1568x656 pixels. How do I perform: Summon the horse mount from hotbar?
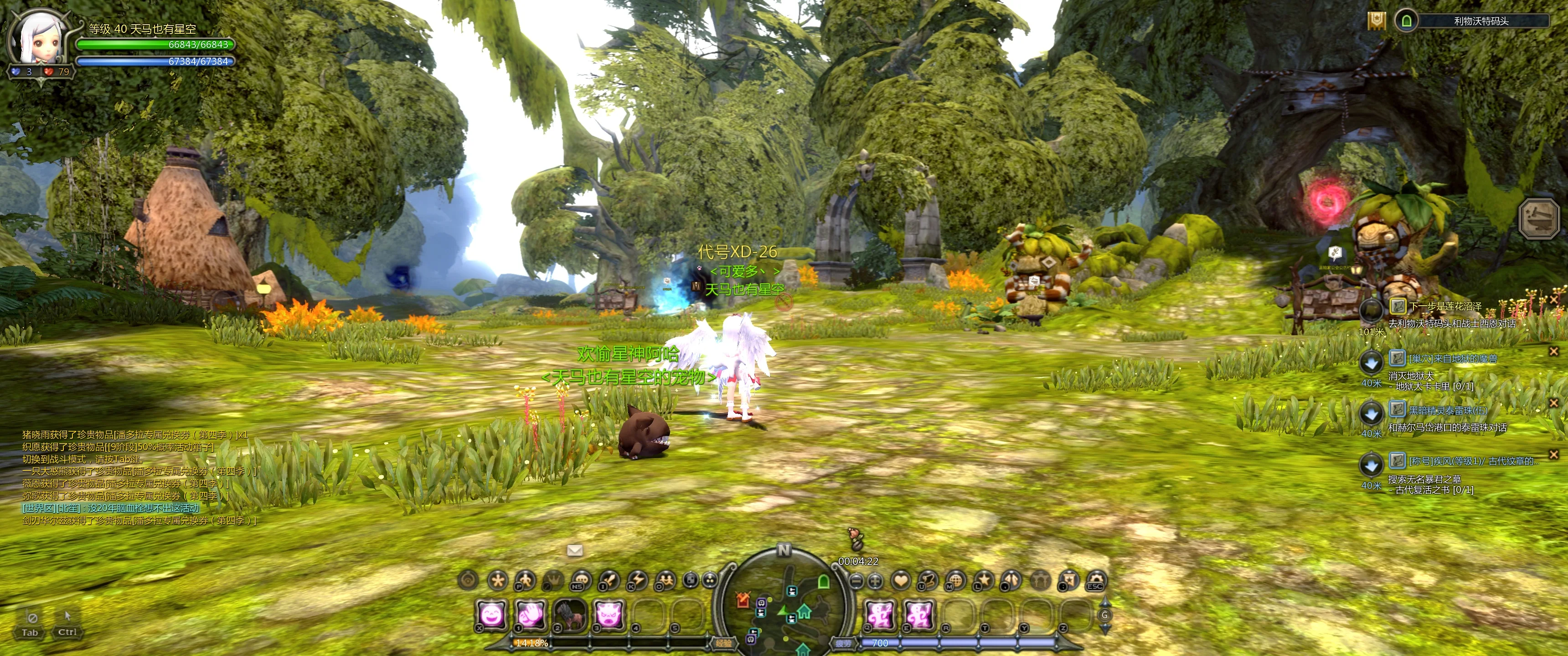pyautogui.click(x=569, y=615)
